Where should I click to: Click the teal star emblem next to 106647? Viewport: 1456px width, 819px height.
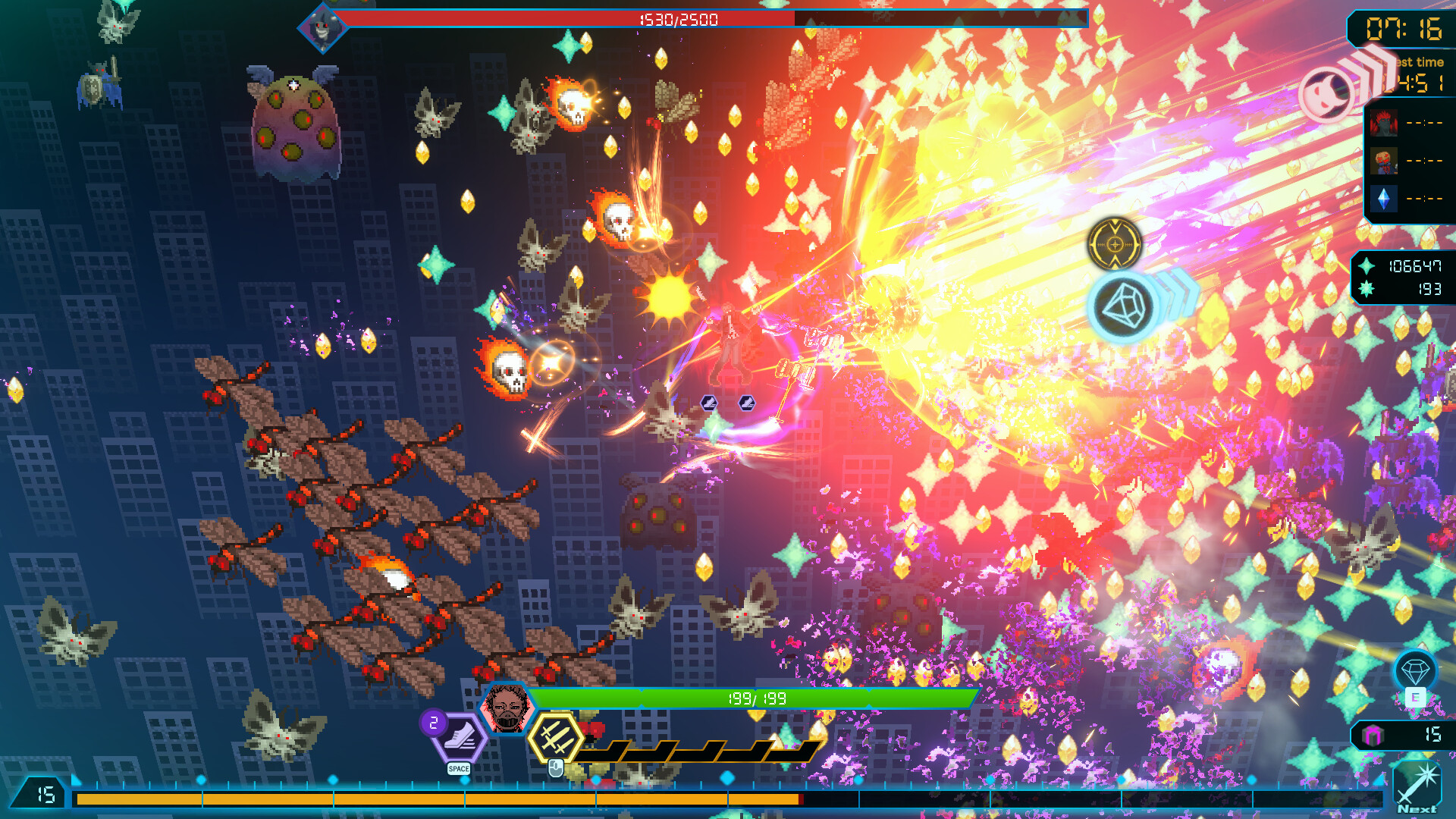[x=1365, y=267]
